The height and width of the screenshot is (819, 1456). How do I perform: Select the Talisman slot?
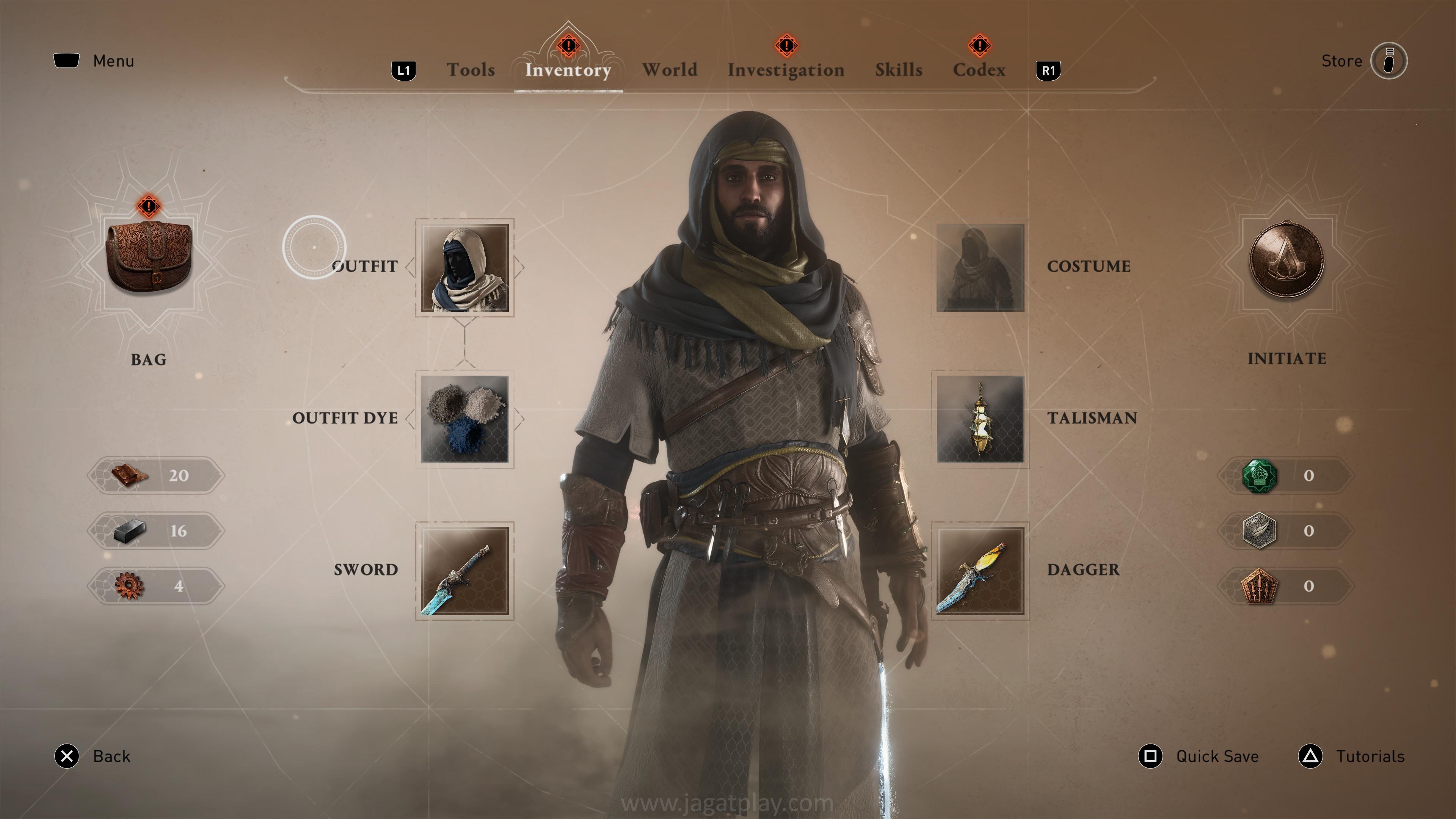click(x=980, y=419)
